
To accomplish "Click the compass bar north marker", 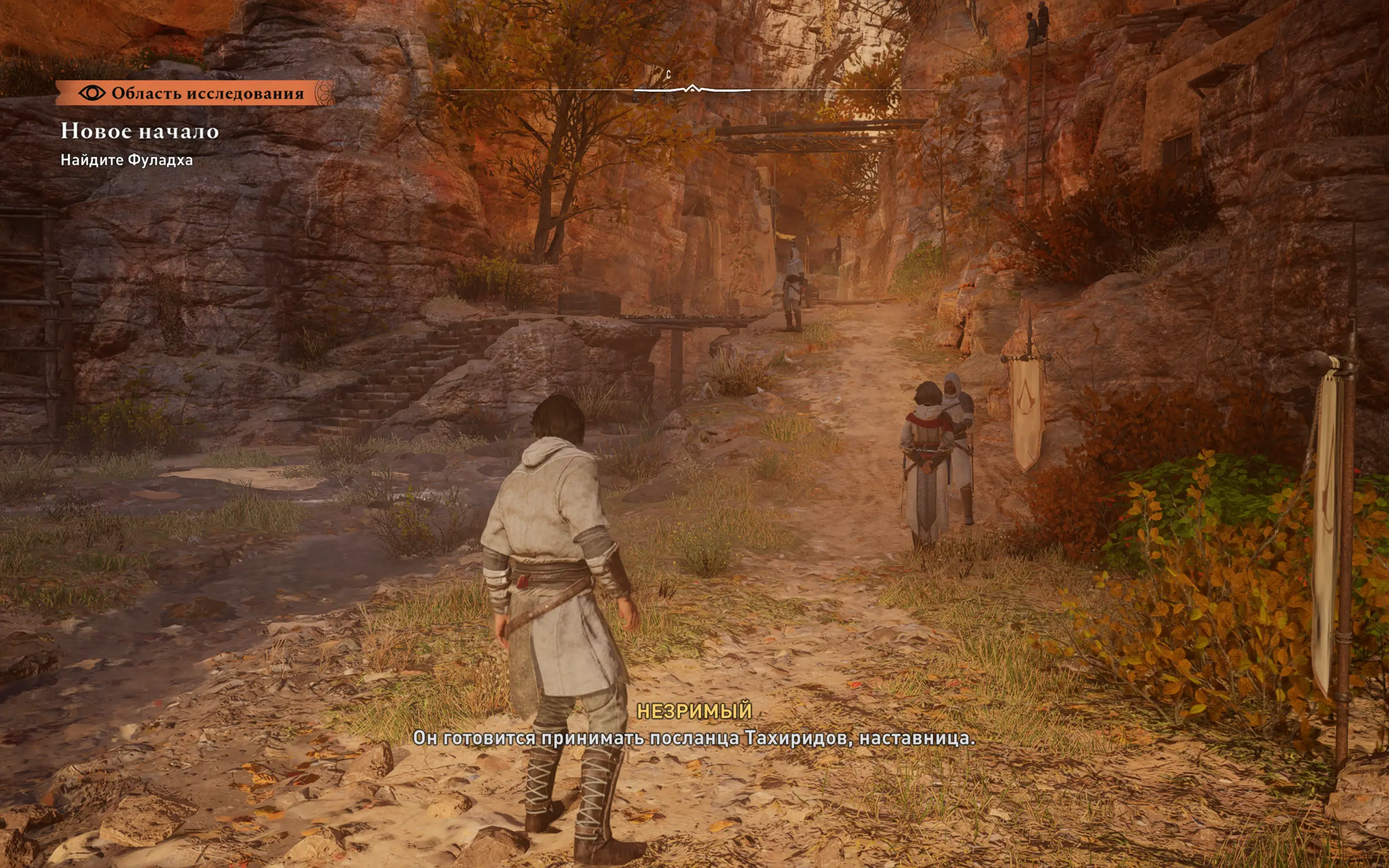I will pos(668,75).
